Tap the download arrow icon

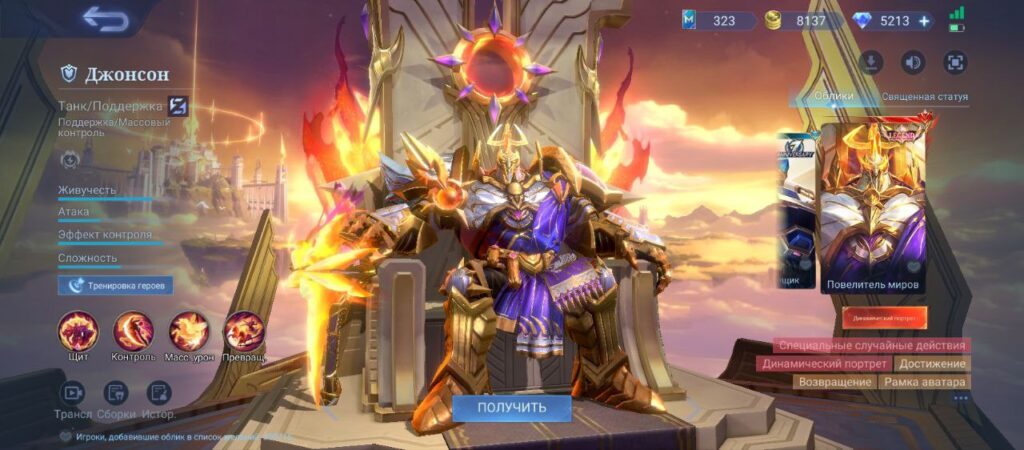(x=871, y=62)
